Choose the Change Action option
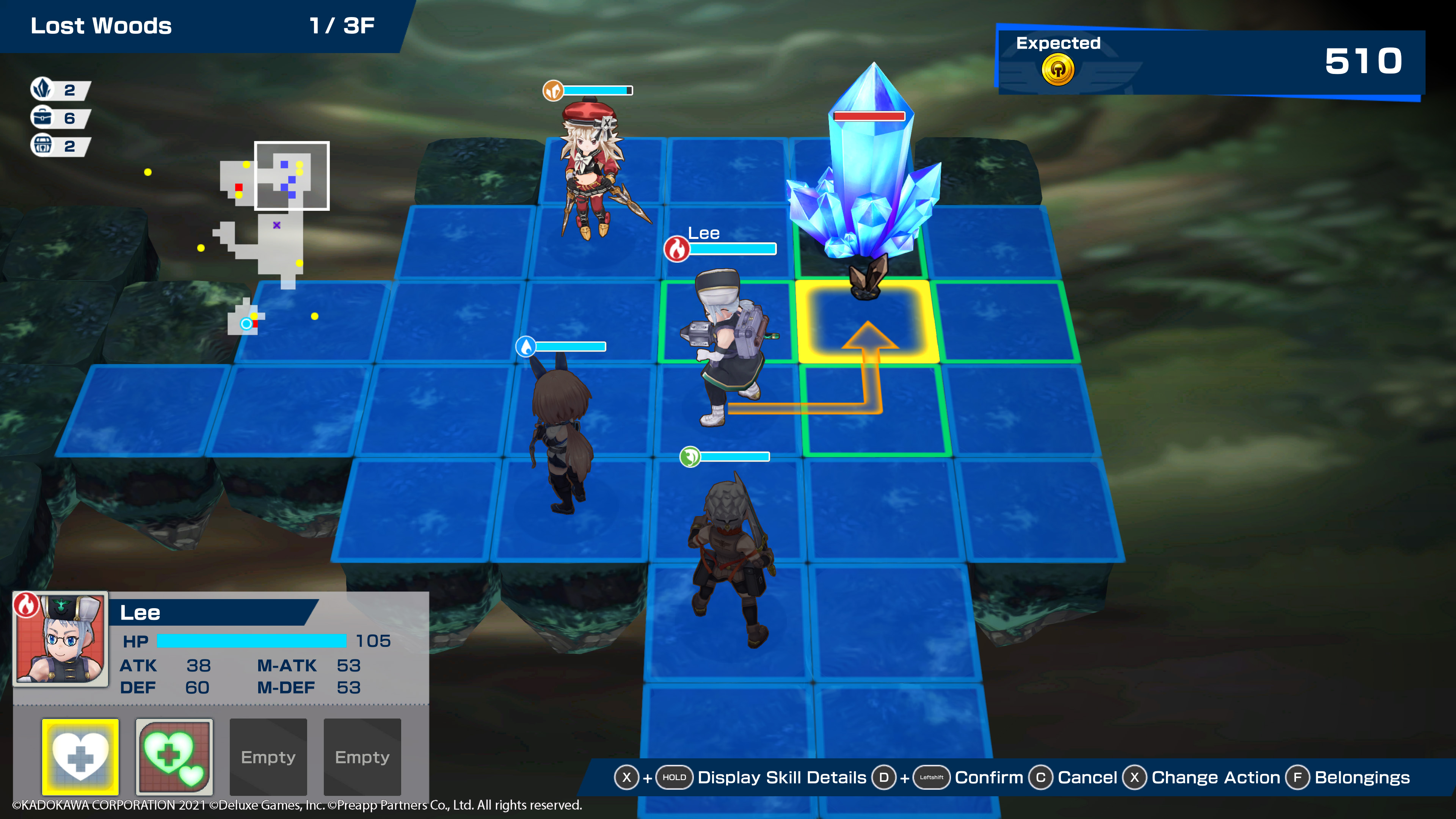Image resolution: width=1456 pixels, height=819 pixels. coord(1215,778)
